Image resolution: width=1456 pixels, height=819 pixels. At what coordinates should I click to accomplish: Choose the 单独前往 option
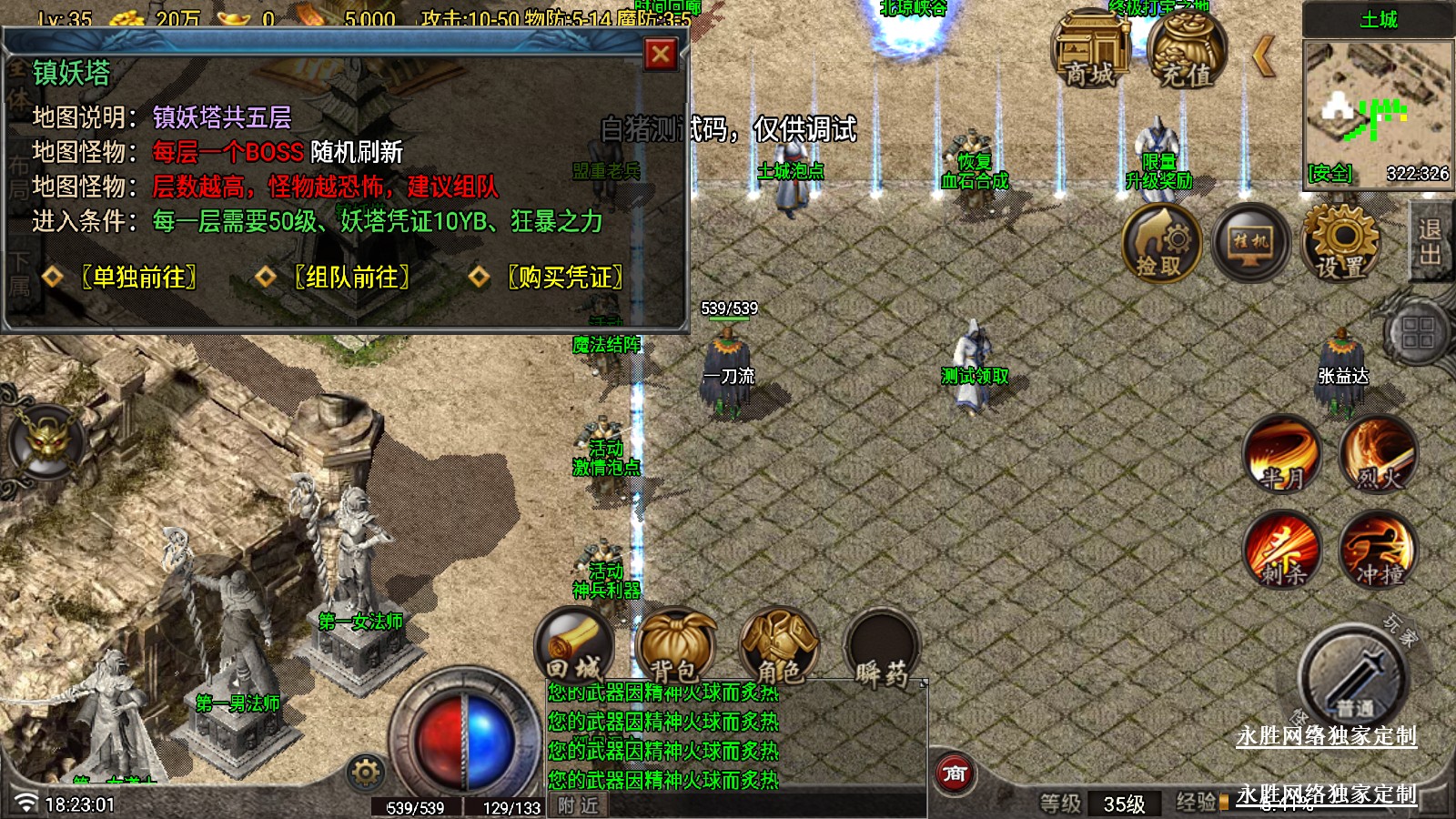coord(139,277)
